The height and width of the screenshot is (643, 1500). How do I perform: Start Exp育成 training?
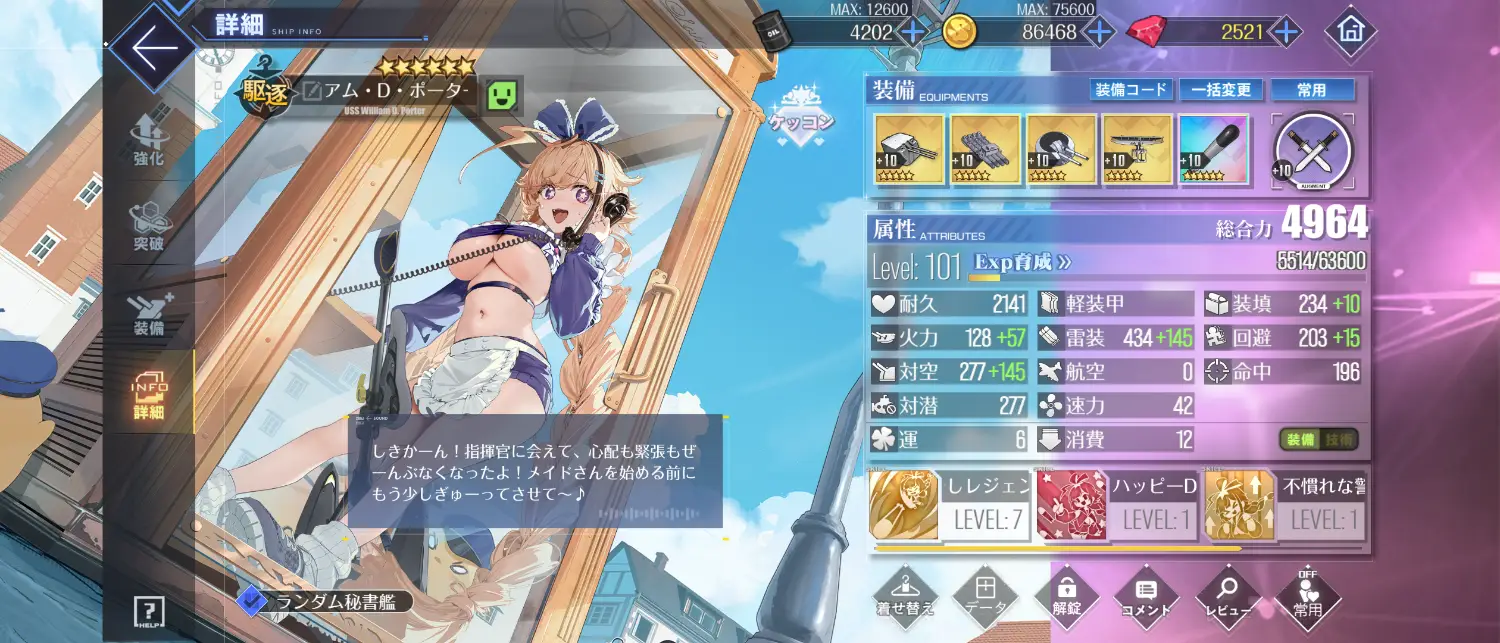[1023, 262]
